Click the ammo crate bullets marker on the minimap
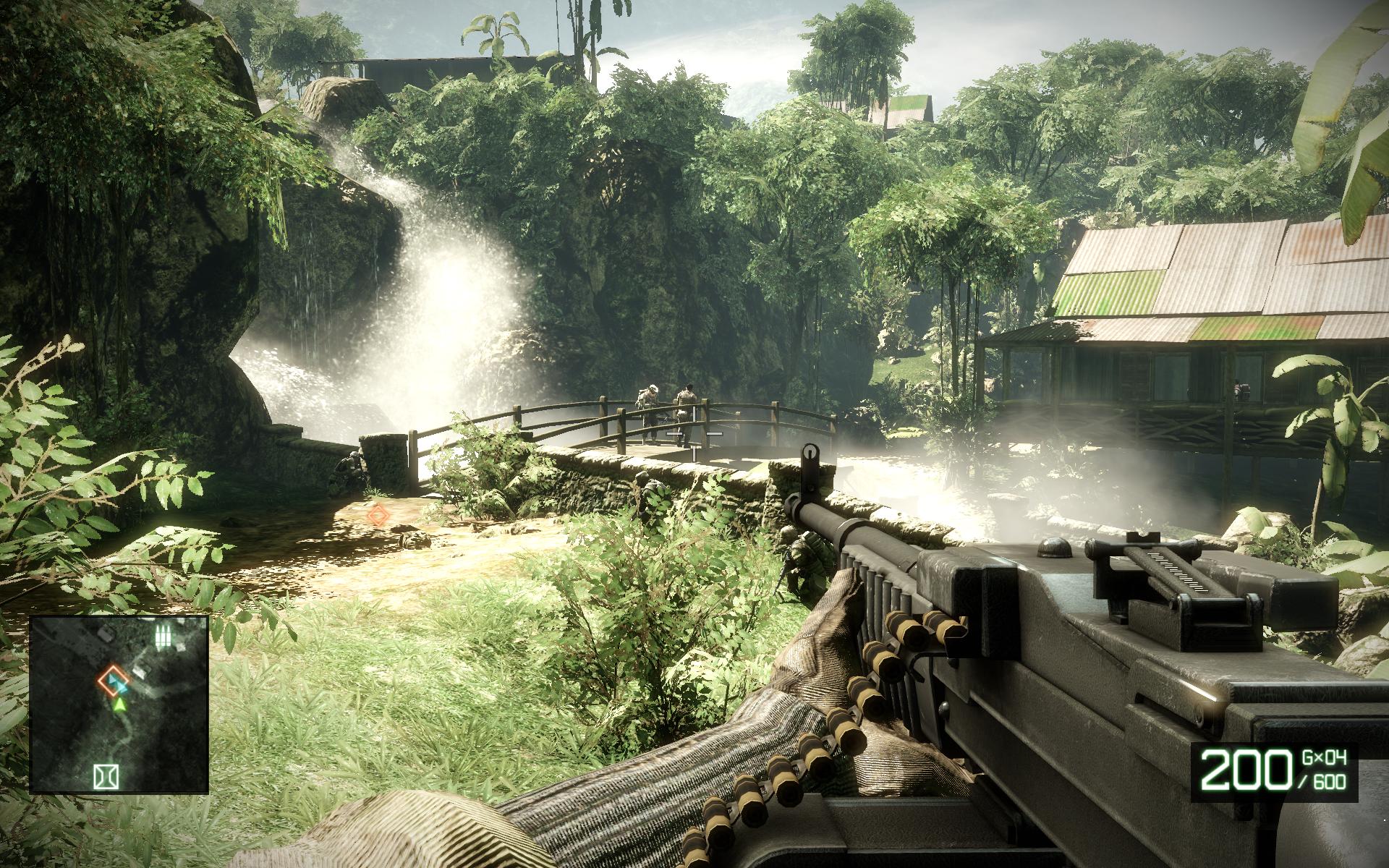 coord(165,637)
